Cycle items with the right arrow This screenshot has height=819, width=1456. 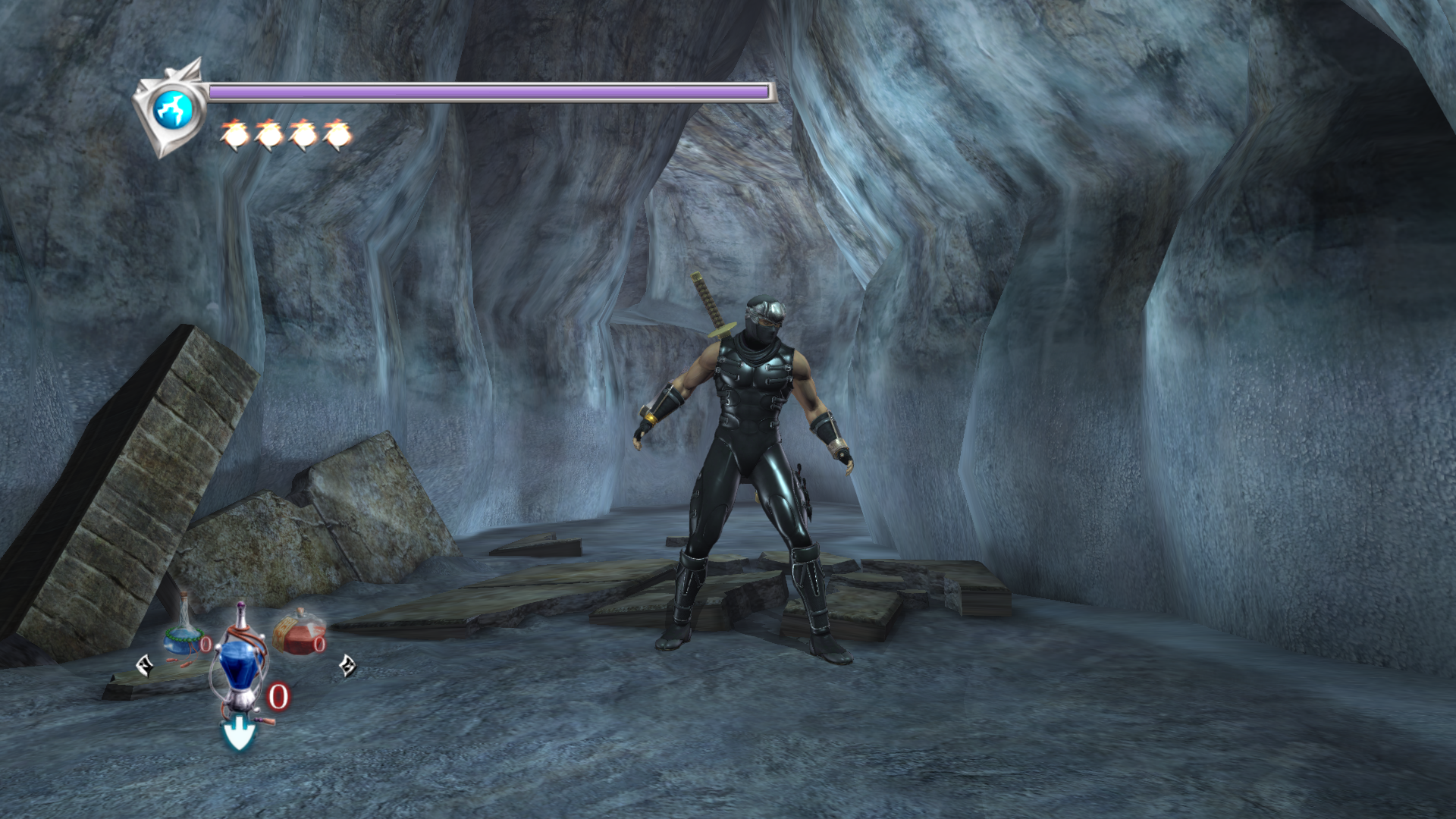[347, 665]
